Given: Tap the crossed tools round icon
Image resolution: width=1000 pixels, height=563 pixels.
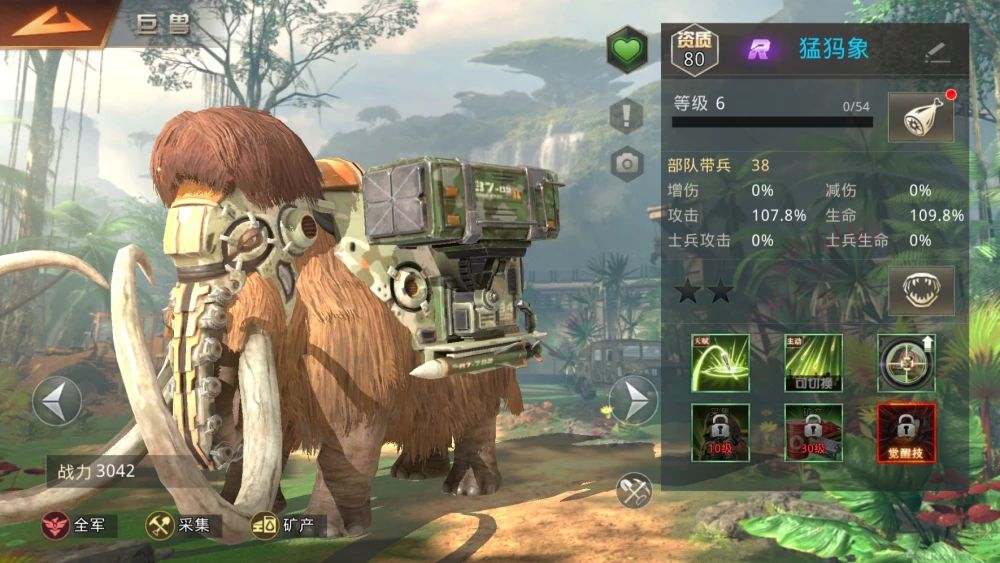Looking at the screenshot, I should point(634,490).
